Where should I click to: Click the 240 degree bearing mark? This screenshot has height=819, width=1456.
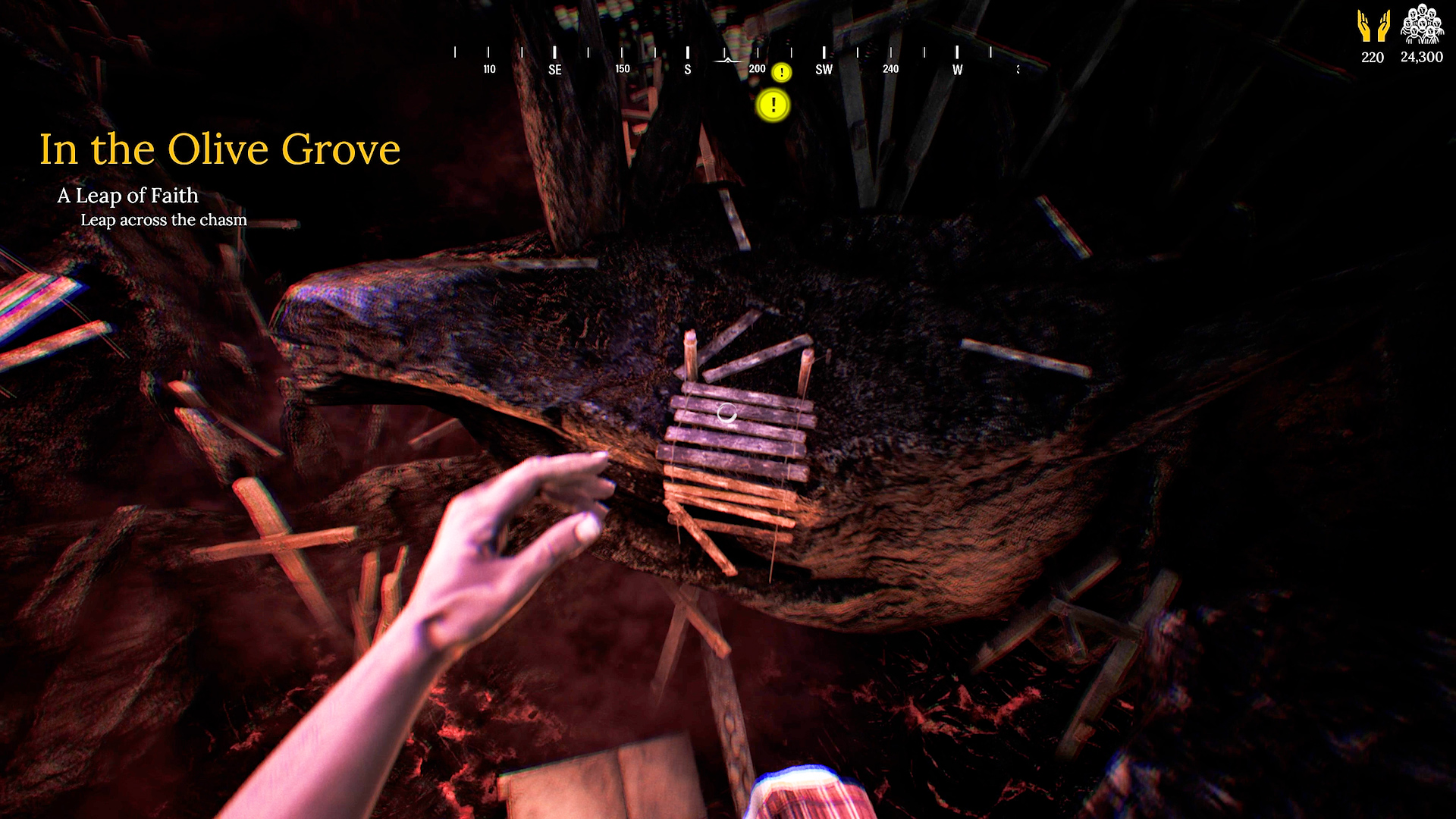coord(890,69)
